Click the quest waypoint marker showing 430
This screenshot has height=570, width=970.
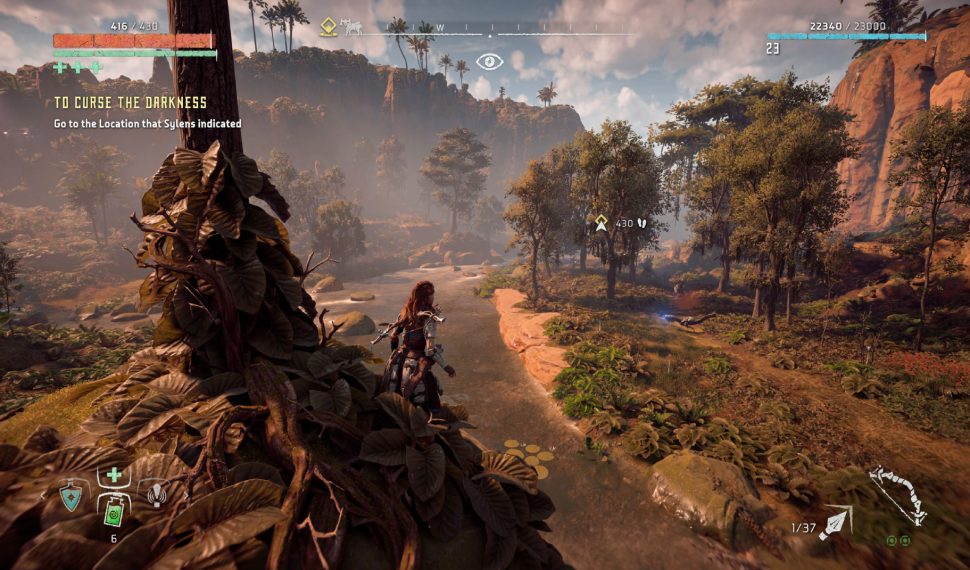point(602,222)
